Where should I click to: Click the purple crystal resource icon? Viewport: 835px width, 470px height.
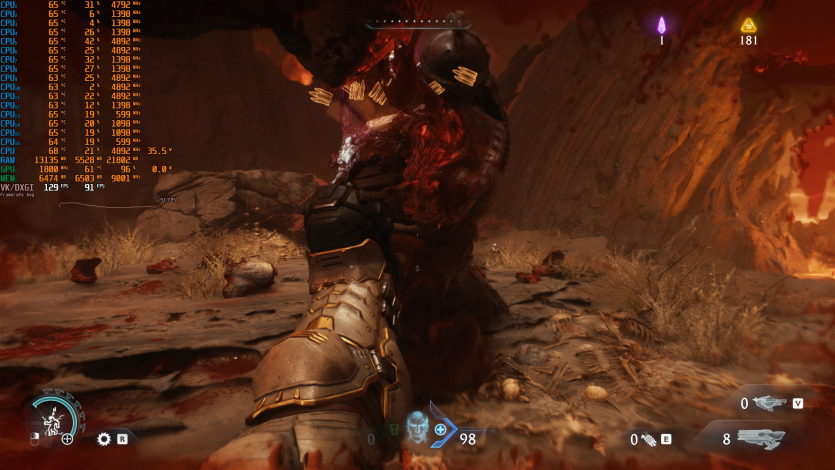(661, 25)
